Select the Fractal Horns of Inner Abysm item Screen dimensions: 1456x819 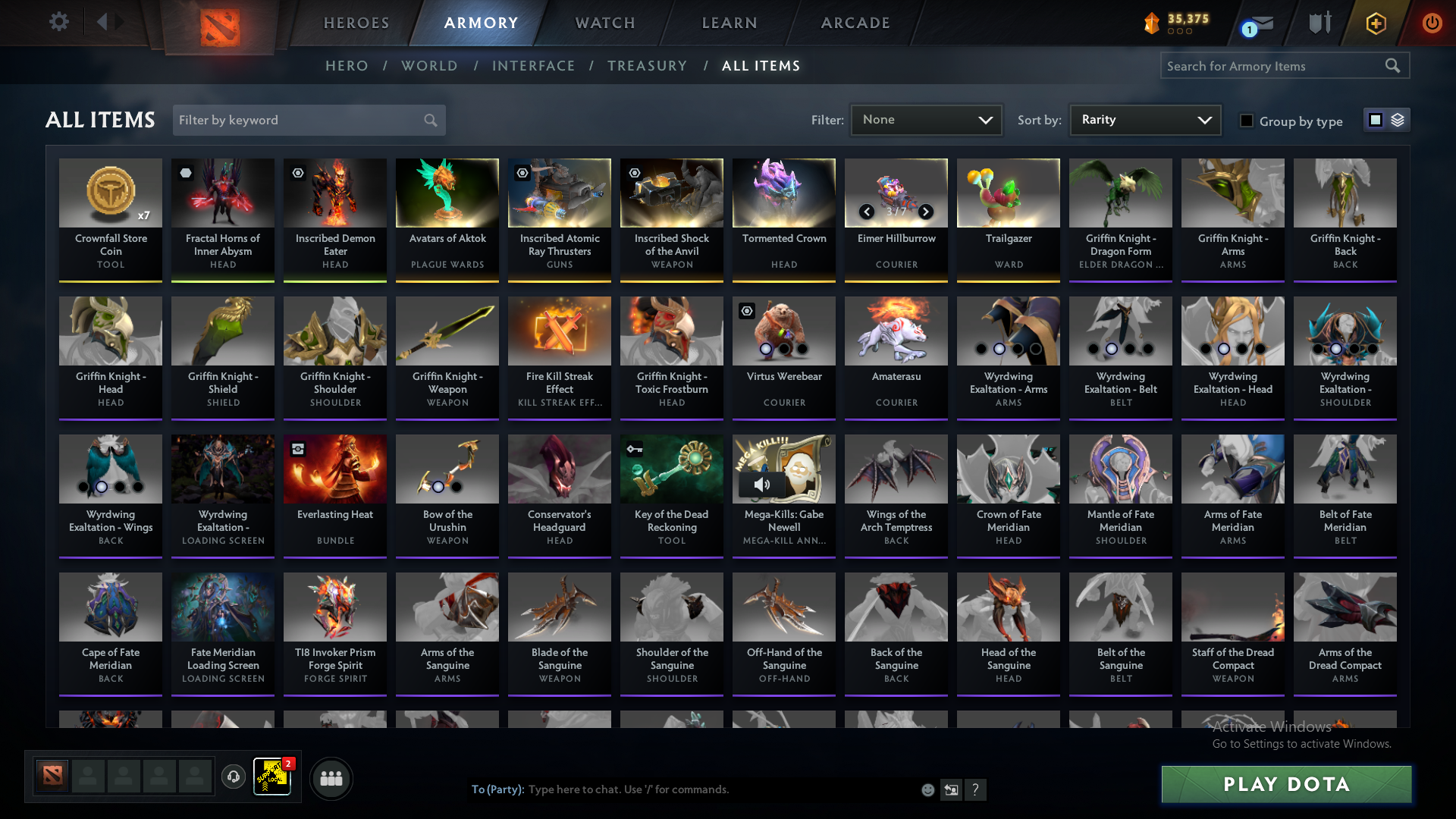[222, 193]
